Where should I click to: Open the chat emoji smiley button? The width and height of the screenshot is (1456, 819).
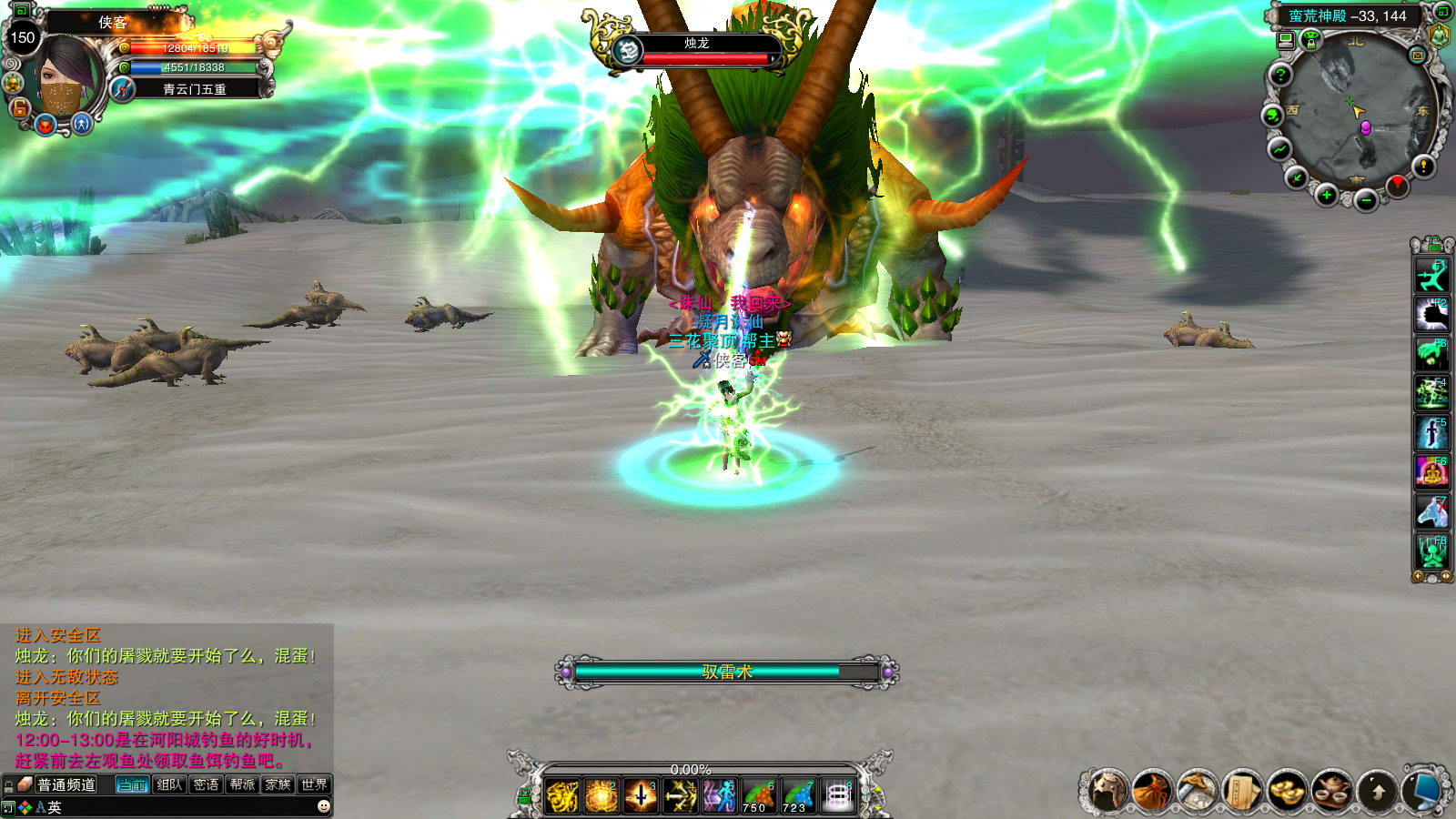click(323, 806)
